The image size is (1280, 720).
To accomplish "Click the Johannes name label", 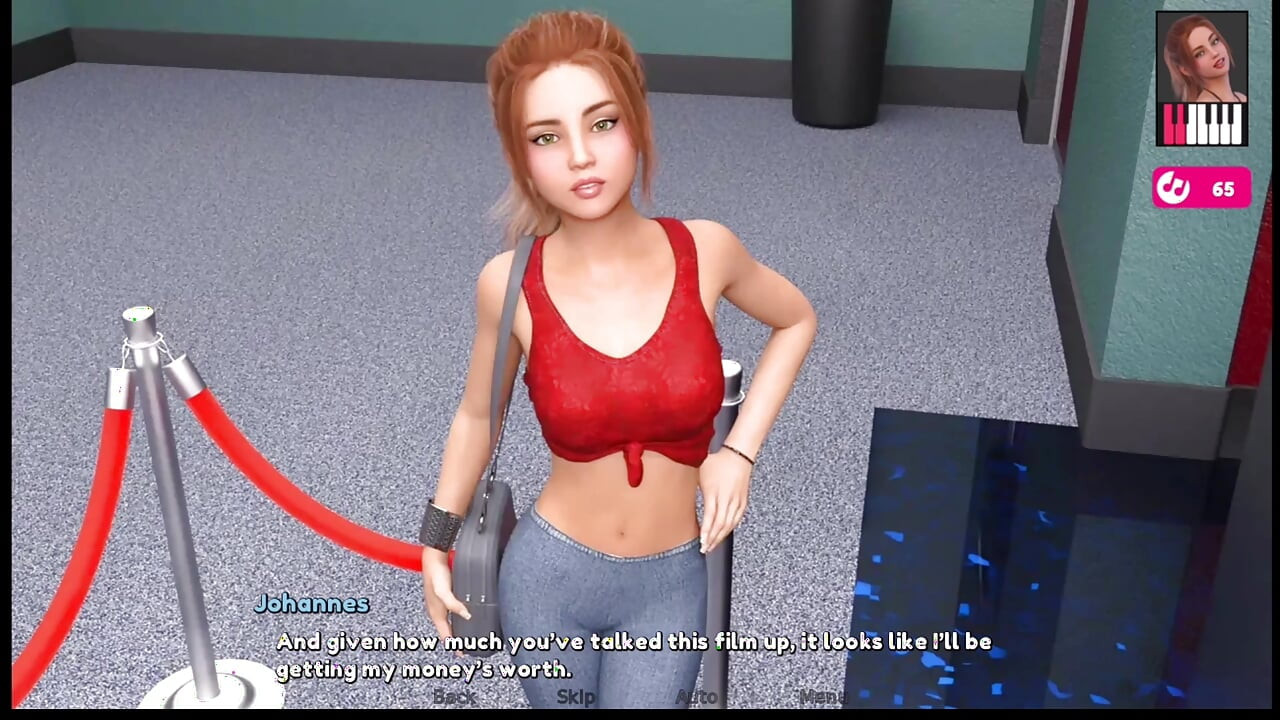I will tap(311, 604).
